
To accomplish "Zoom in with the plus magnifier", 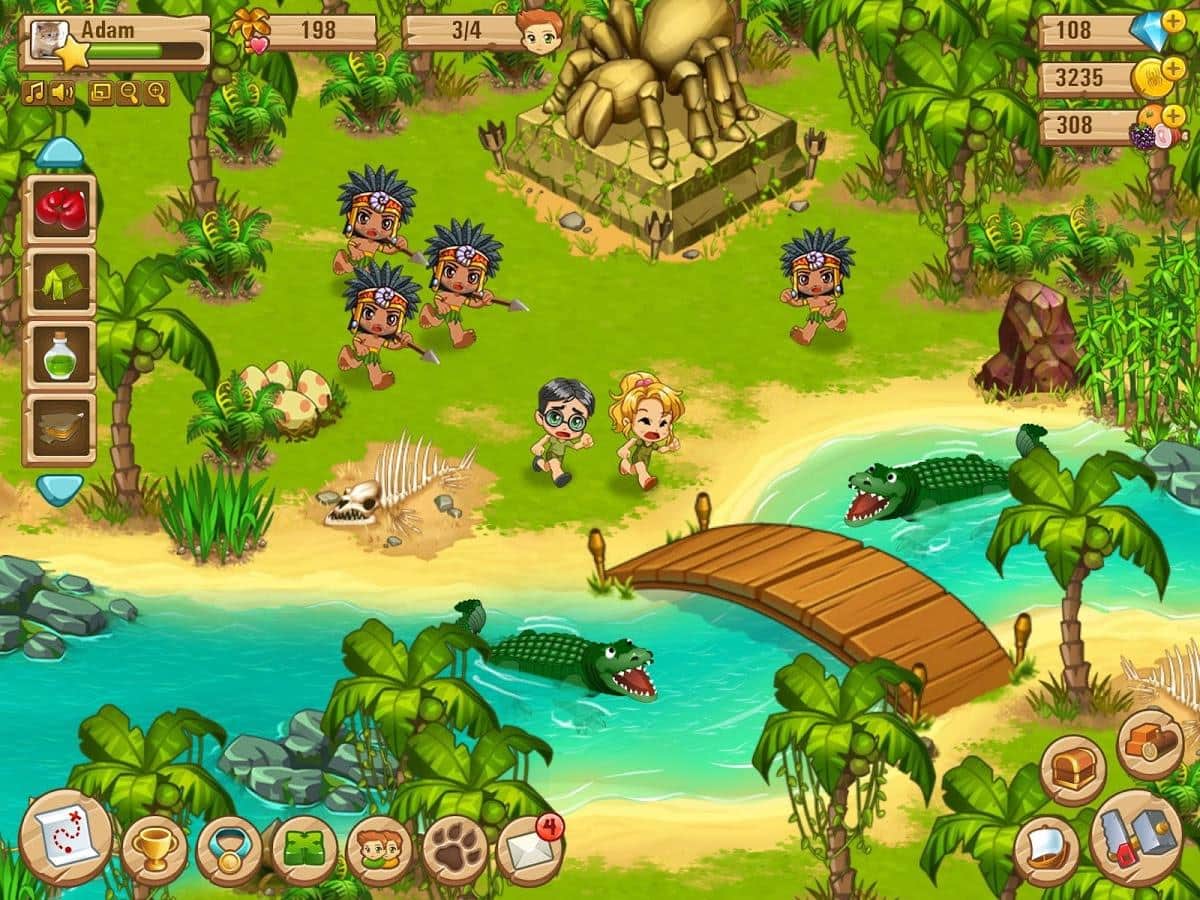I will tap(156, 93).
